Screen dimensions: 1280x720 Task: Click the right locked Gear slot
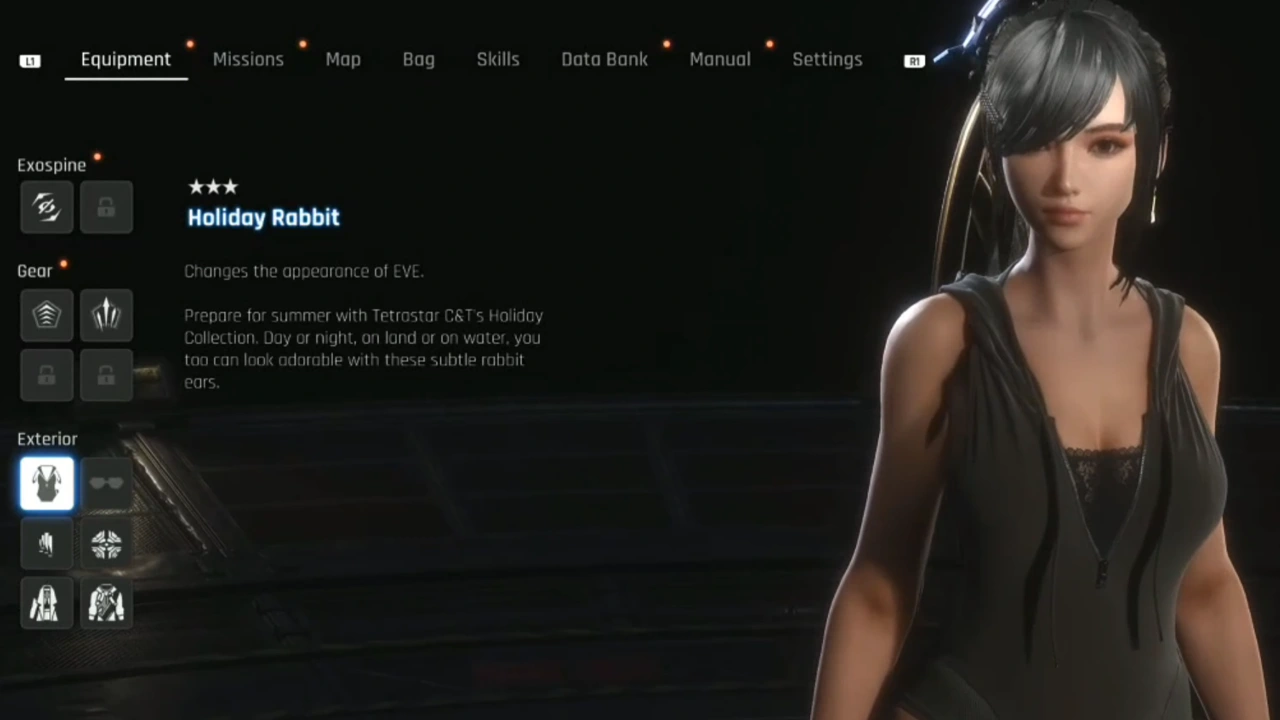106,375
